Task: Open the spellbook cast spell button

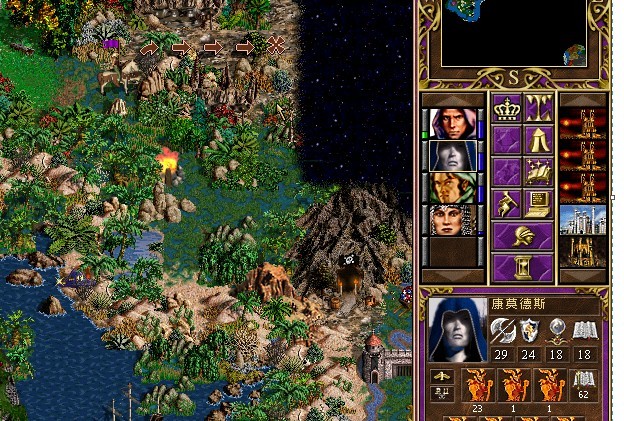Action: [x=539, y=172]
